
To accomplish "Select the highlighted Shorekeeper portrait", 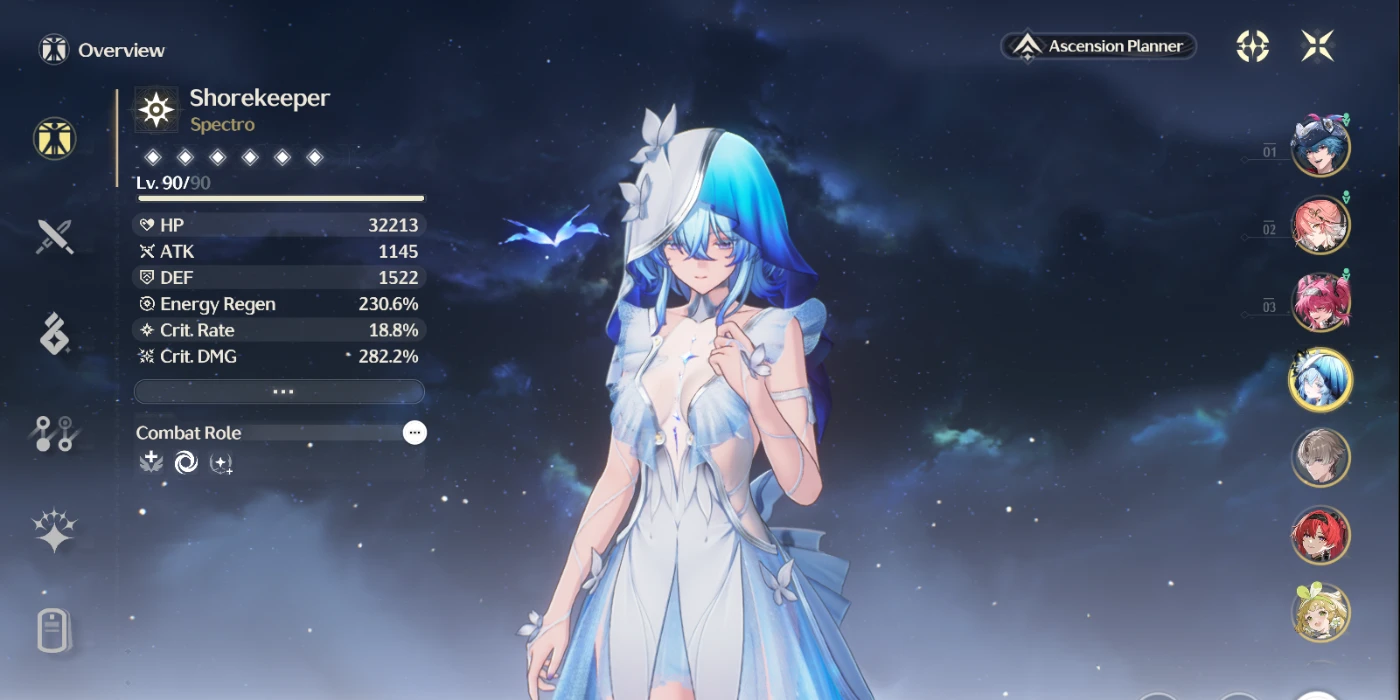I will tap(1320, 380).
